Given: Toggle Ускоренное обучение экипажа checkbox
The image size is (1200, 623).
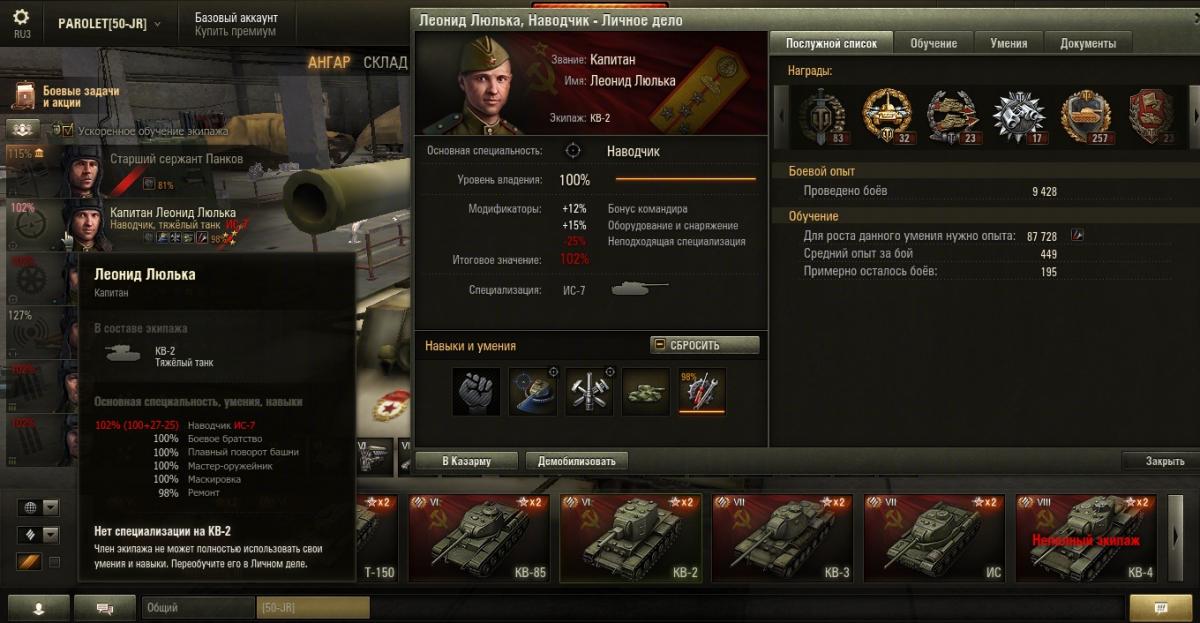Looking at the screenshot, I should pos(67,130).
